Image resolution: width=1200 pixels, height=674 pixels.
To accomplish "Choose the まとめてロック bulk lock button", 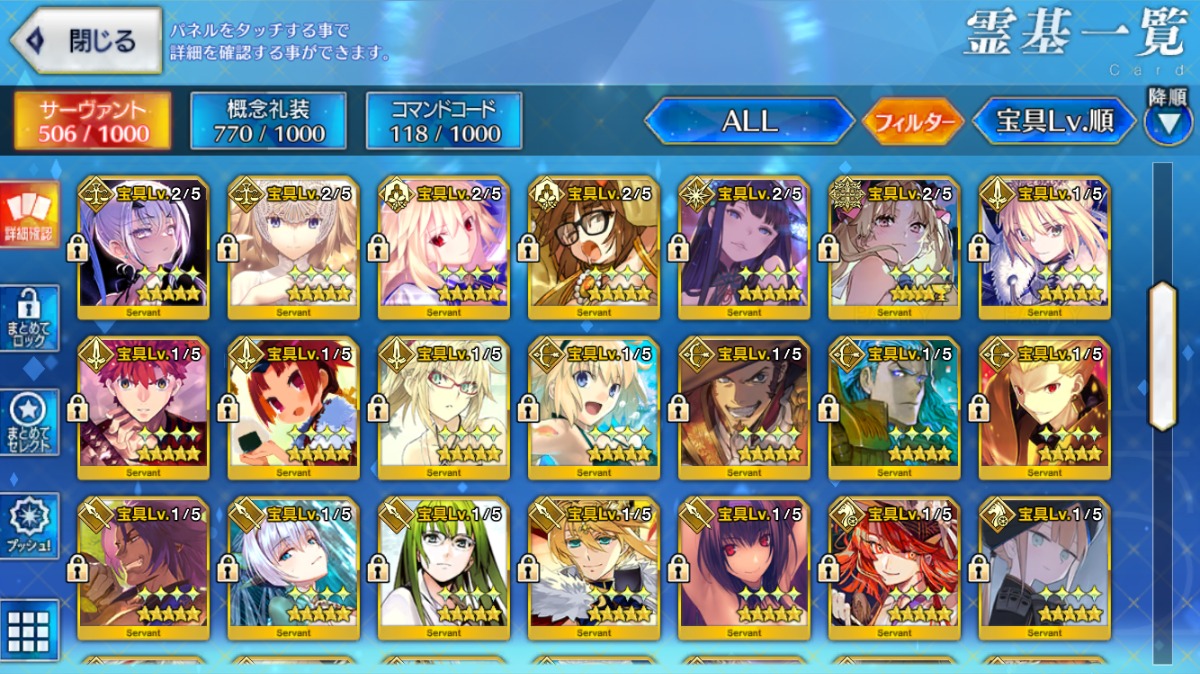I will (x=29, y=318).
